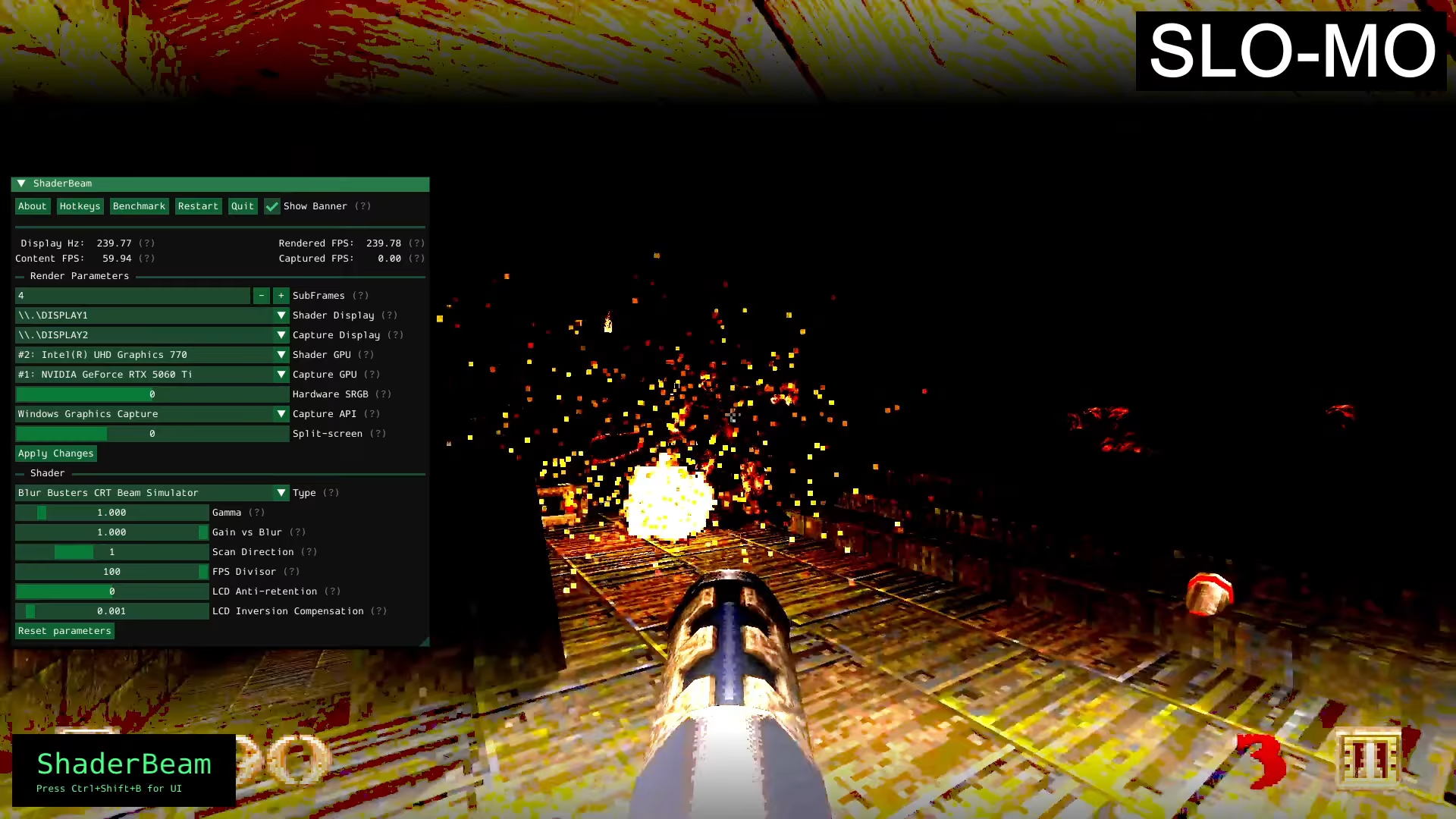Open the Gamma help icon

258,512
